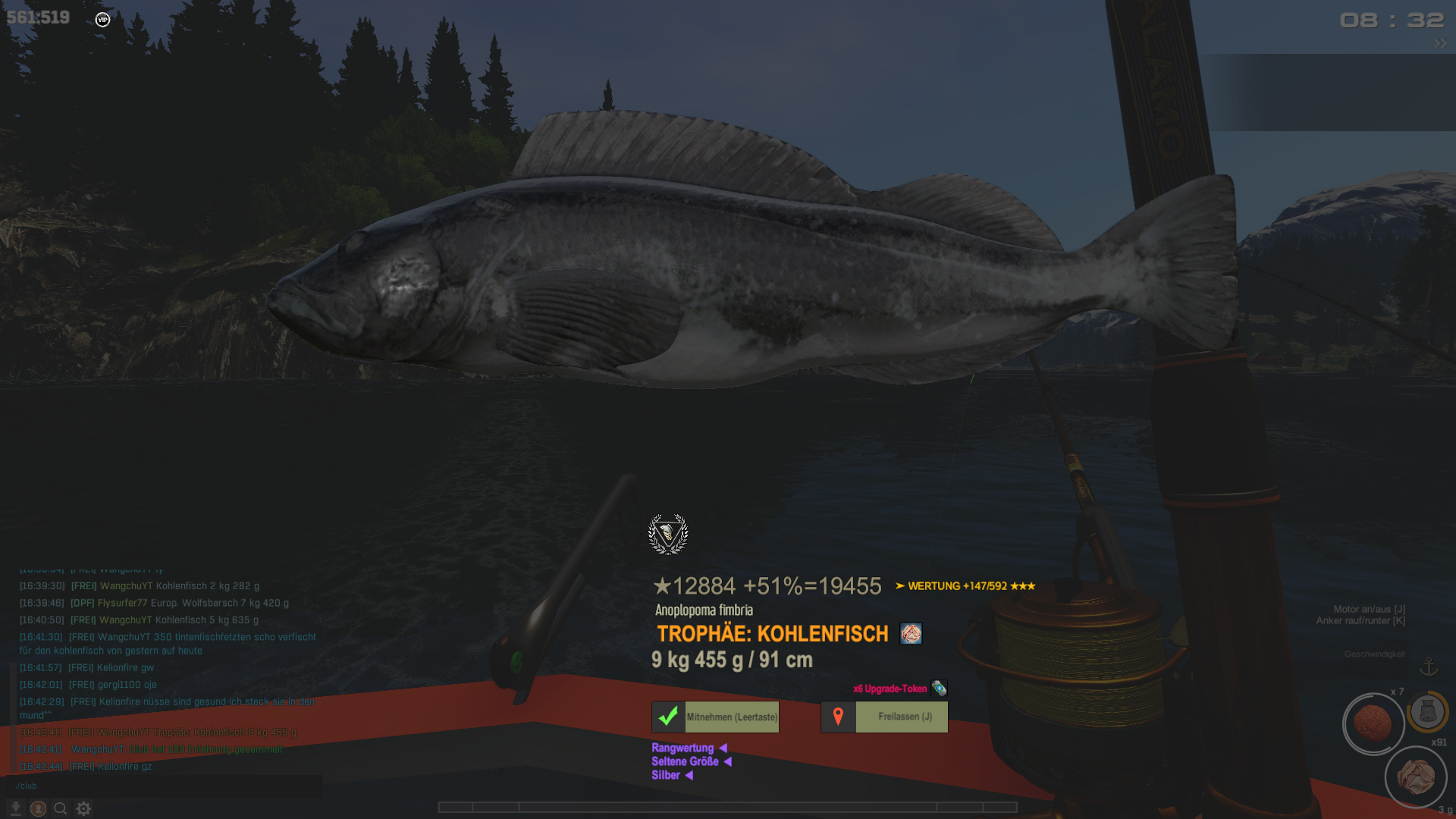Keep the fish with the Mitnehmen button
The image size is (1456, 819).
[x=715, y=717]
